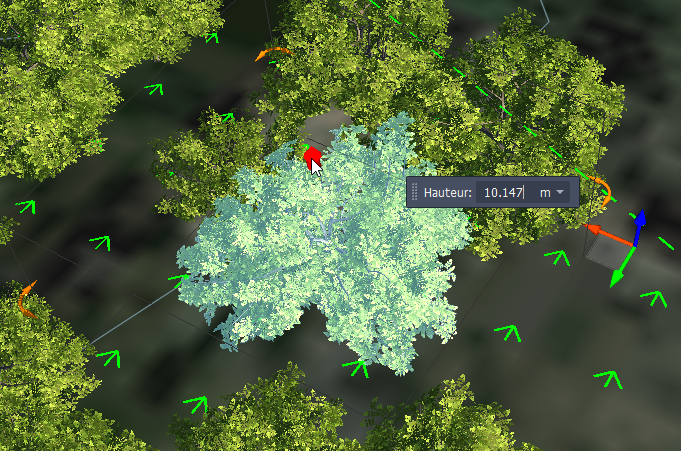The width and height of the screenshot is (681, 451).
Task: Click the Hauteur height value field
Action: 503,191
